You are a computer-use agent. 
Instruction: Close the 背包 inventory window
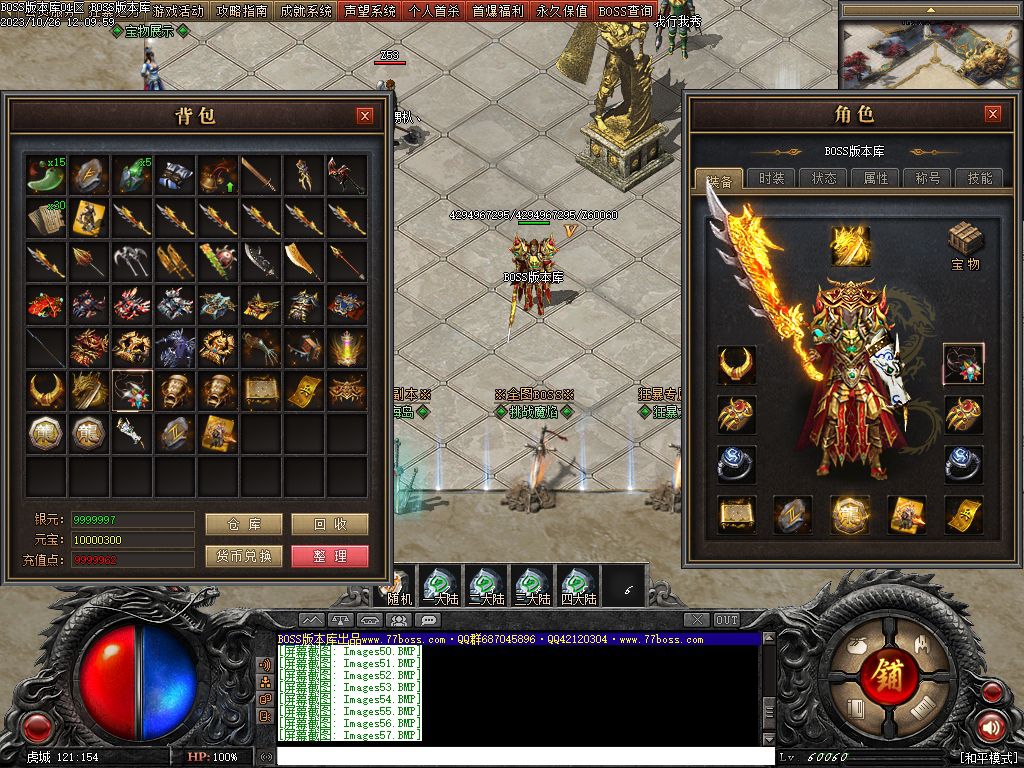(x=365, y=116)
